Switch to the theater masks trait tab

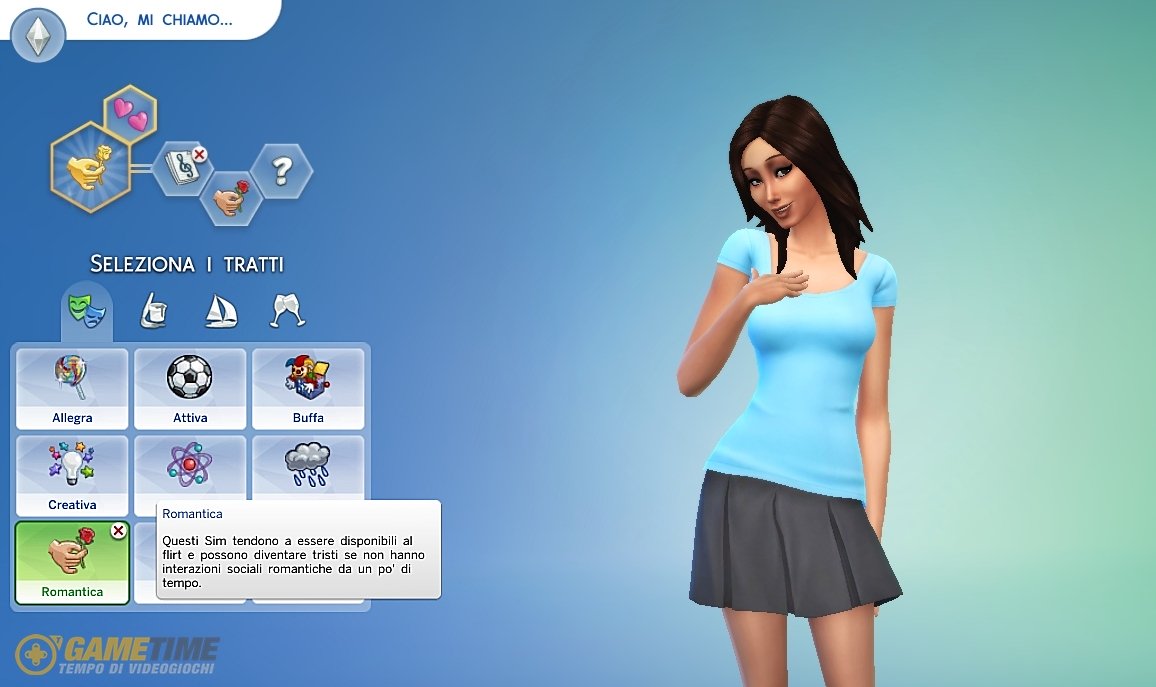(x=86, y=309)
